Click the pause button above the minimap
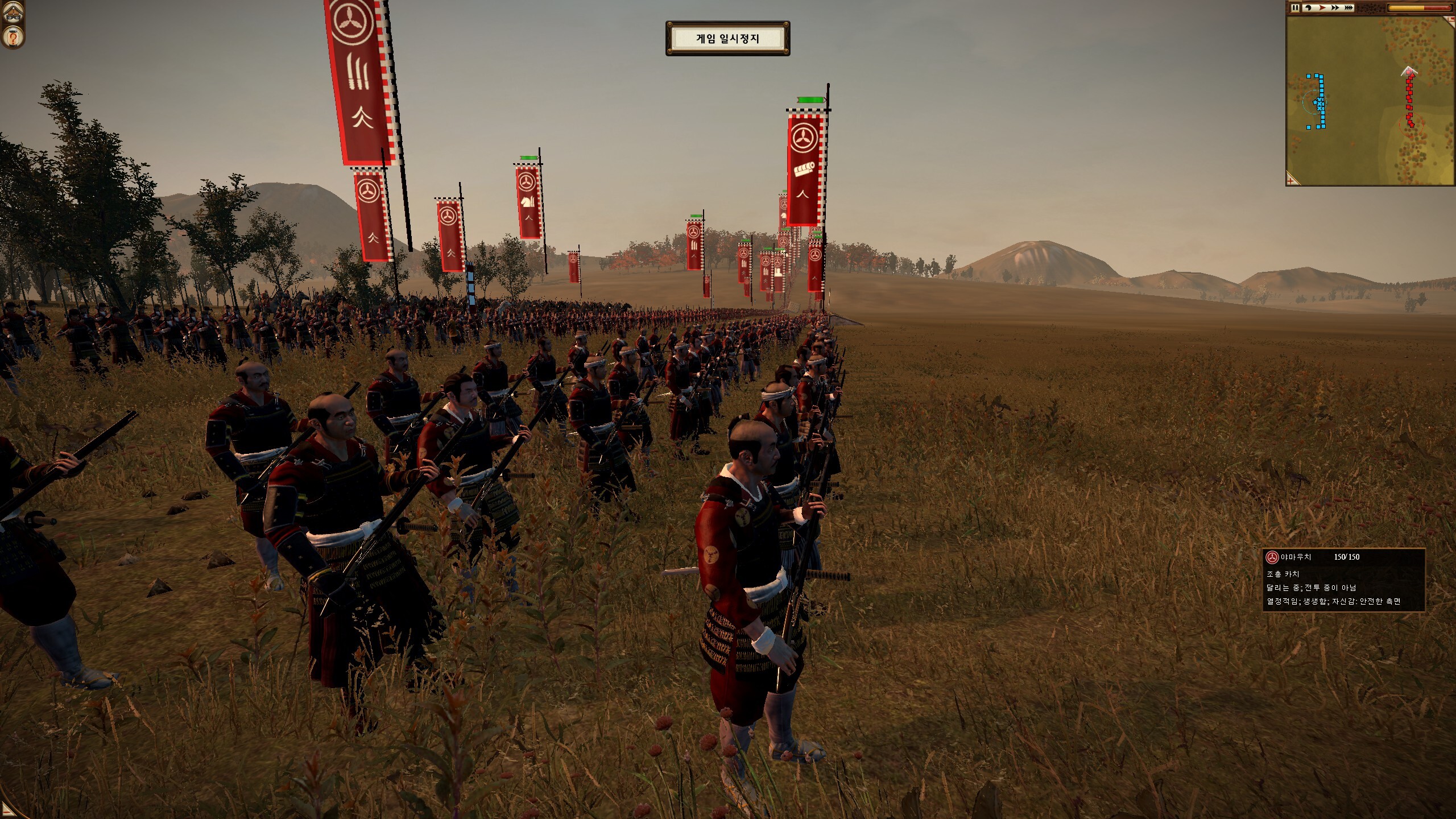The image size is (1456, 819). [1294, 8]
